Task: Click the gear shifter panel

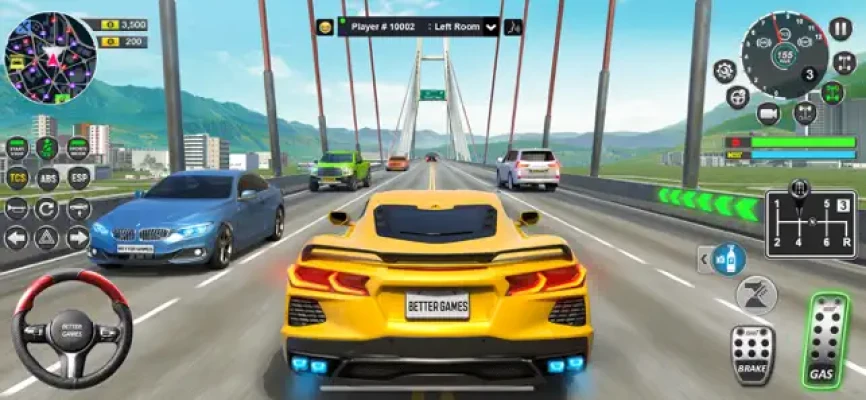Action: coord(810,224)
